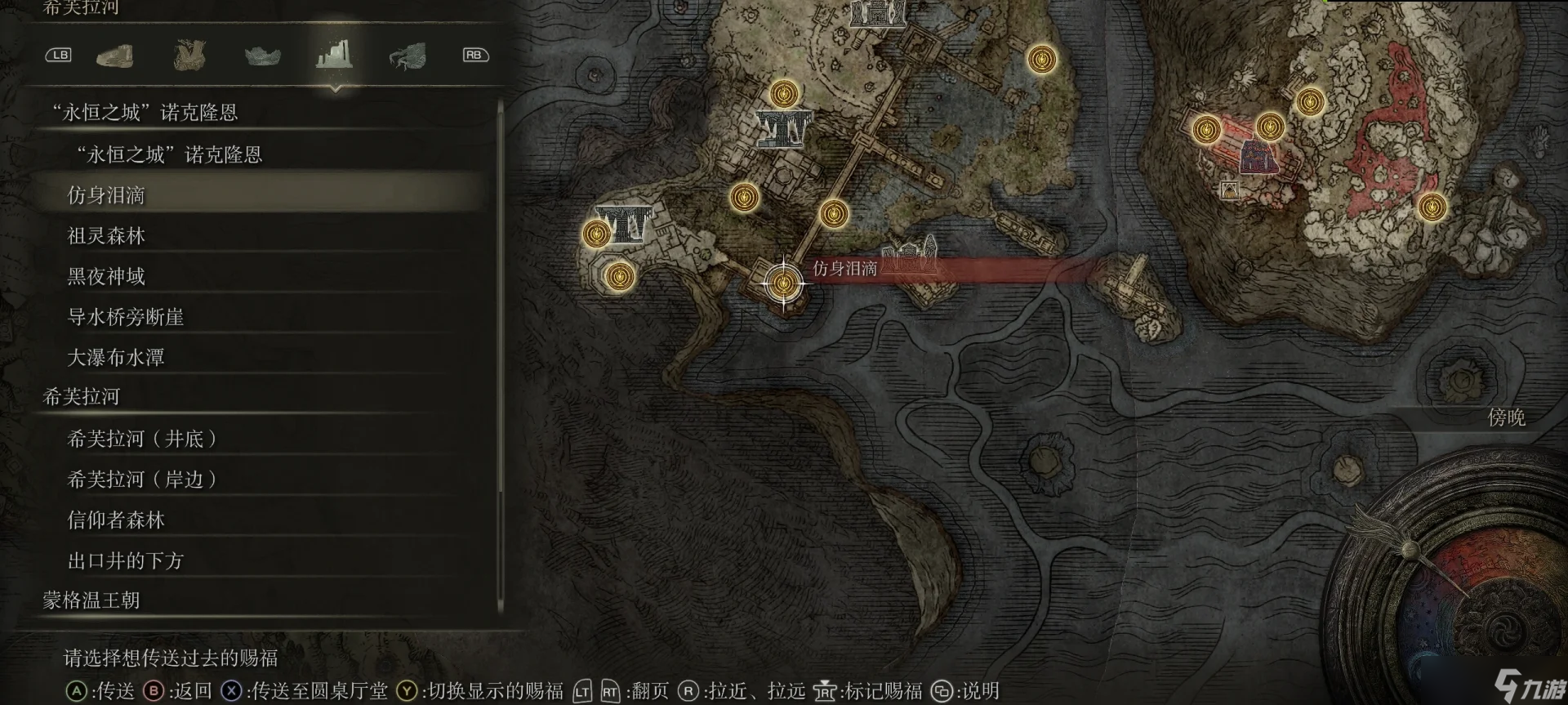Select the 大瀑布水潭 grace entry
The width and height of the screenshot is (1568, 705).
(x=116, y=358)
